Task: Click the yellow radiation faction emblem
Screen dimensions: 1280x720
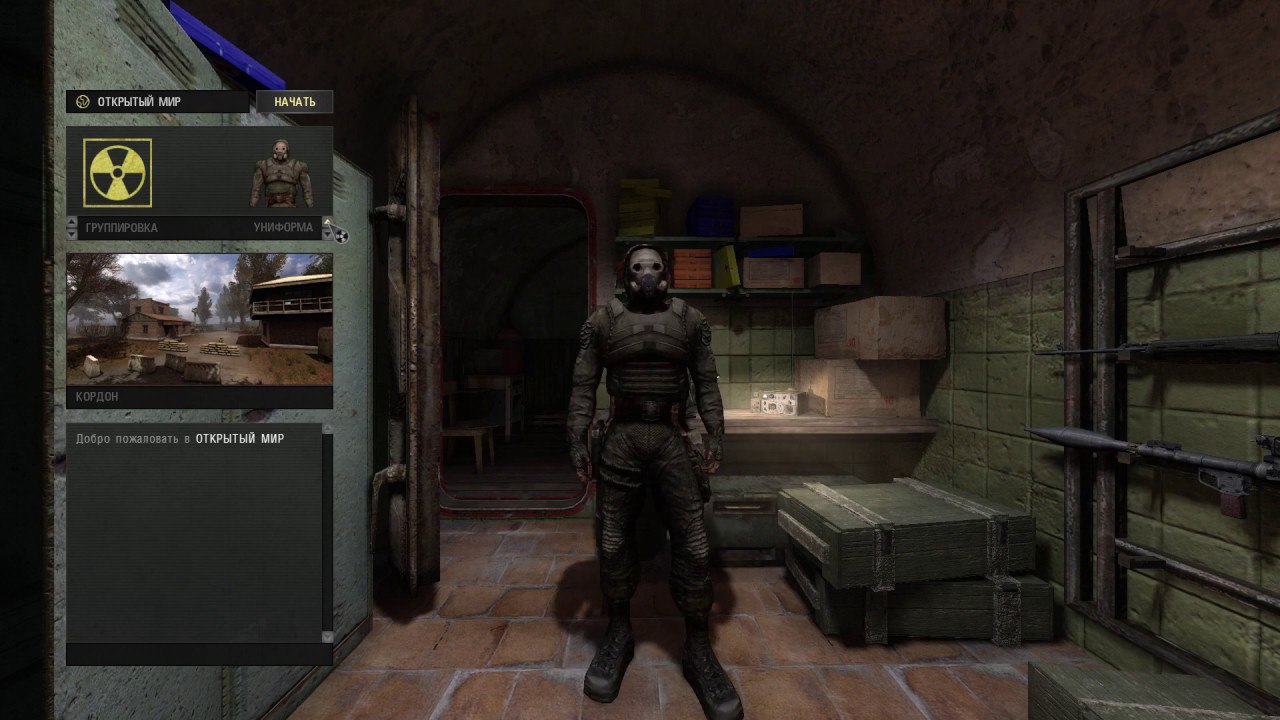Action: click(119, 172)
